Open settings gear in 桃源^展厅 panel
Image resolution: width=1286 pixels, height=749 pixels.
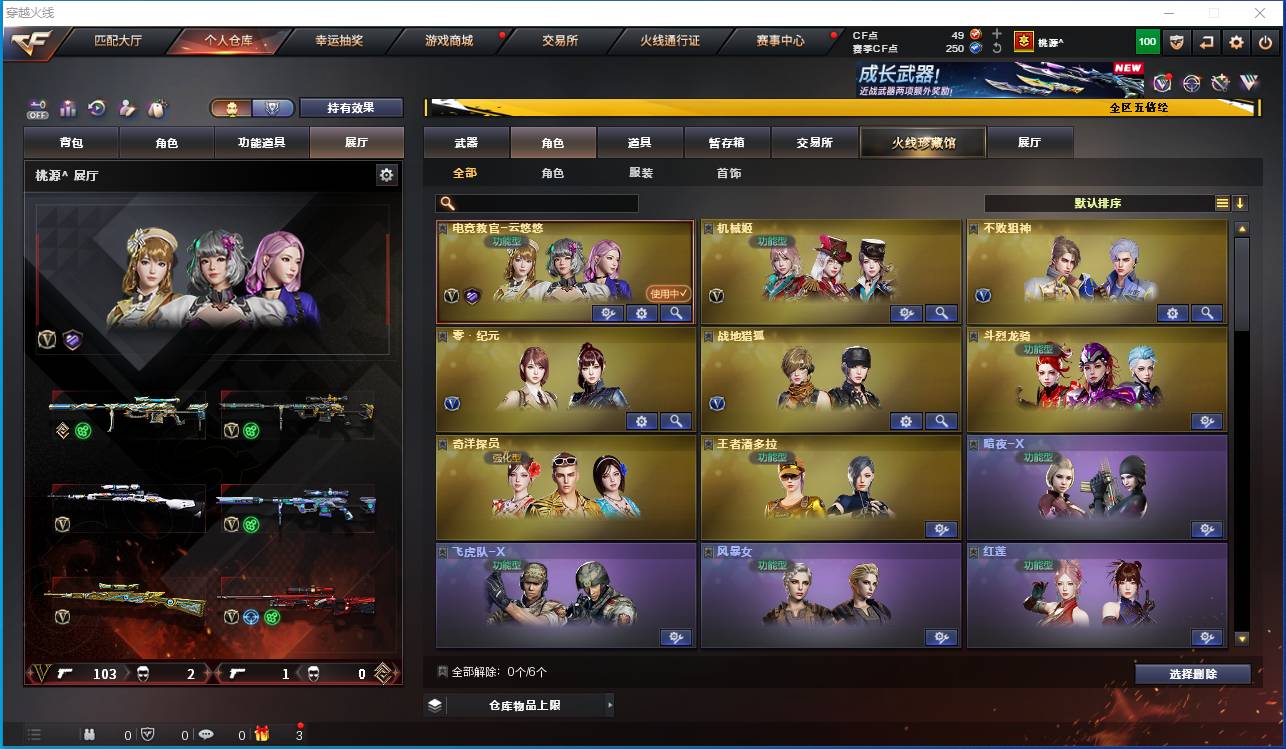pos(387,174)
